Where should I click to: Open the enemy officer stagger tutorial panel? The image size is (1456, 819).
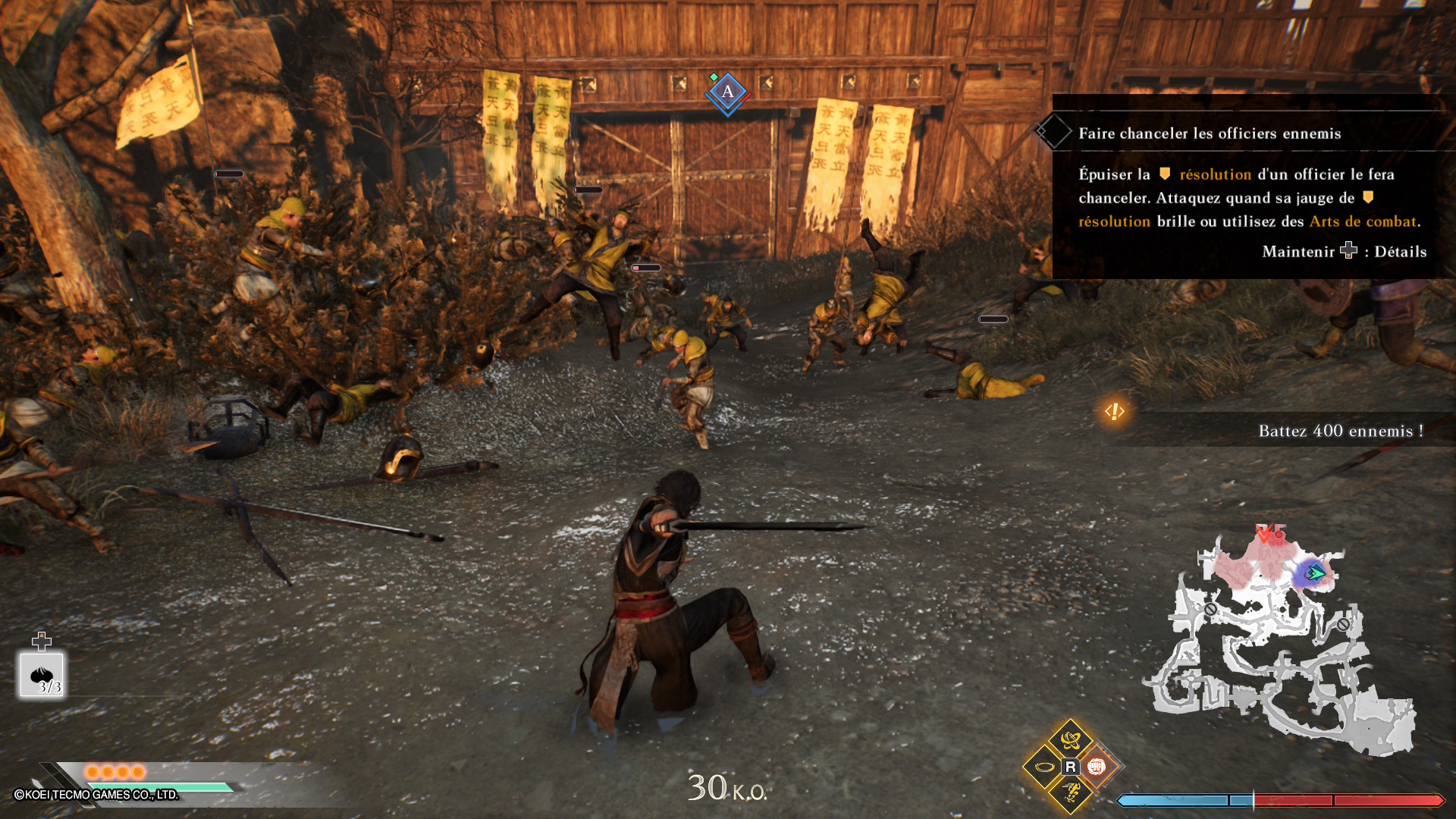1251,187
